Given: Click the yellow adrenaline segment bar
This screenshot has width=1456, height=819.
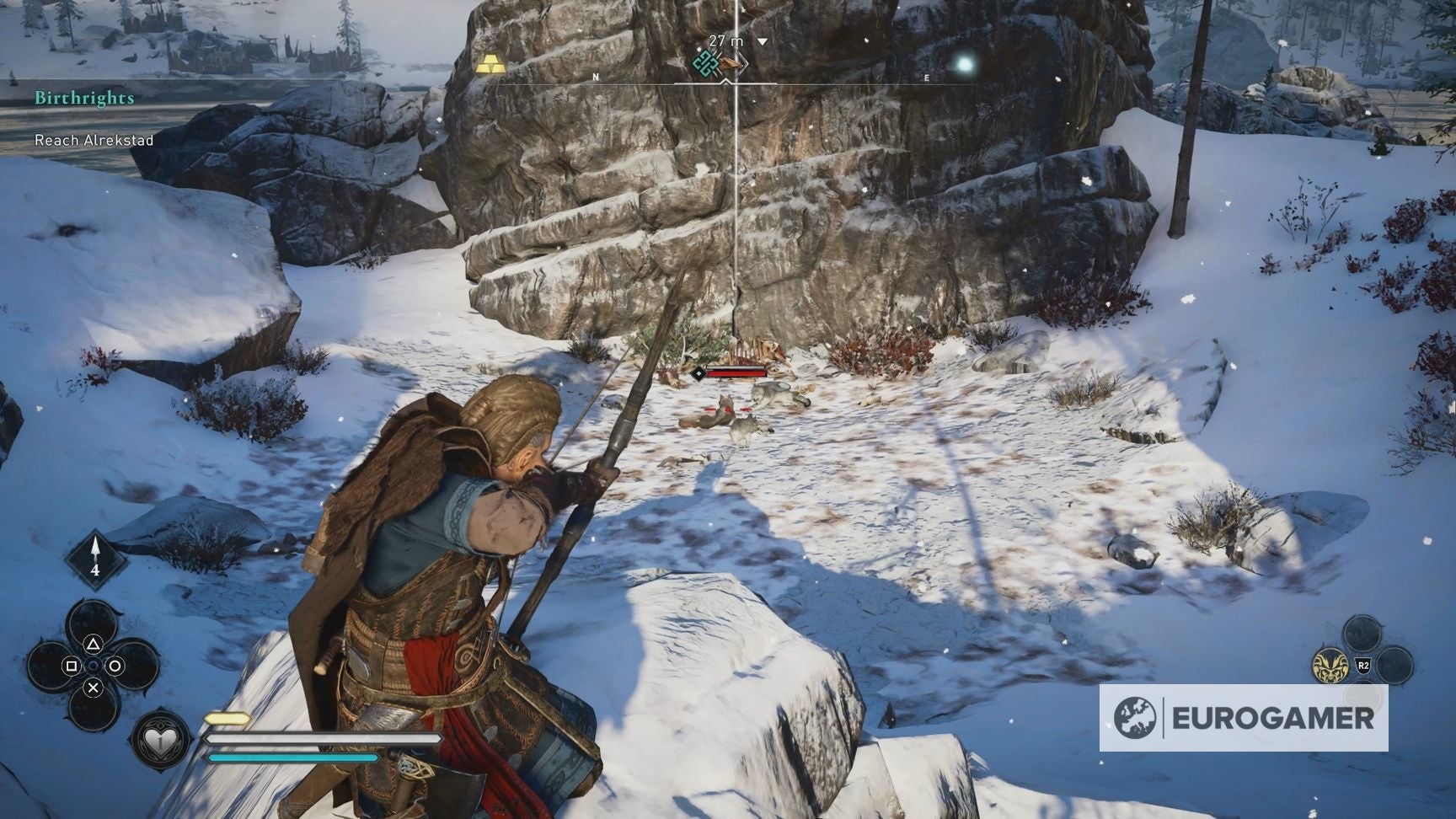Looking at the screenshot, I should coord(226,717).
